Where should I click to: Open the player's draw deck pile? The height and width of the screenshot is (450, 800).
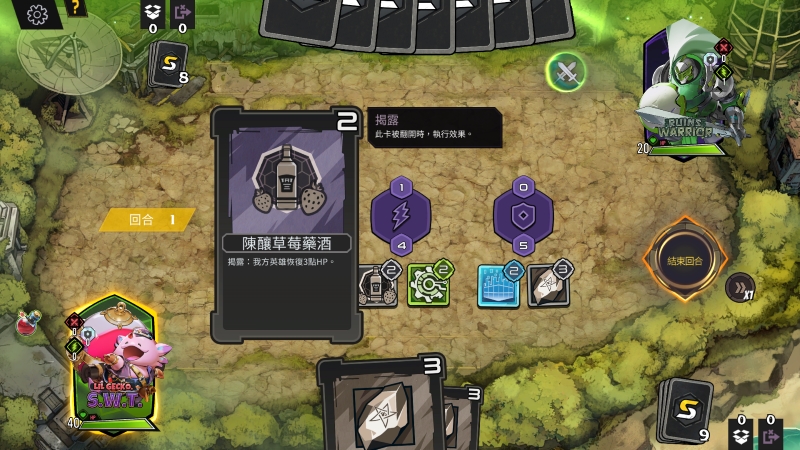[685, 408]
